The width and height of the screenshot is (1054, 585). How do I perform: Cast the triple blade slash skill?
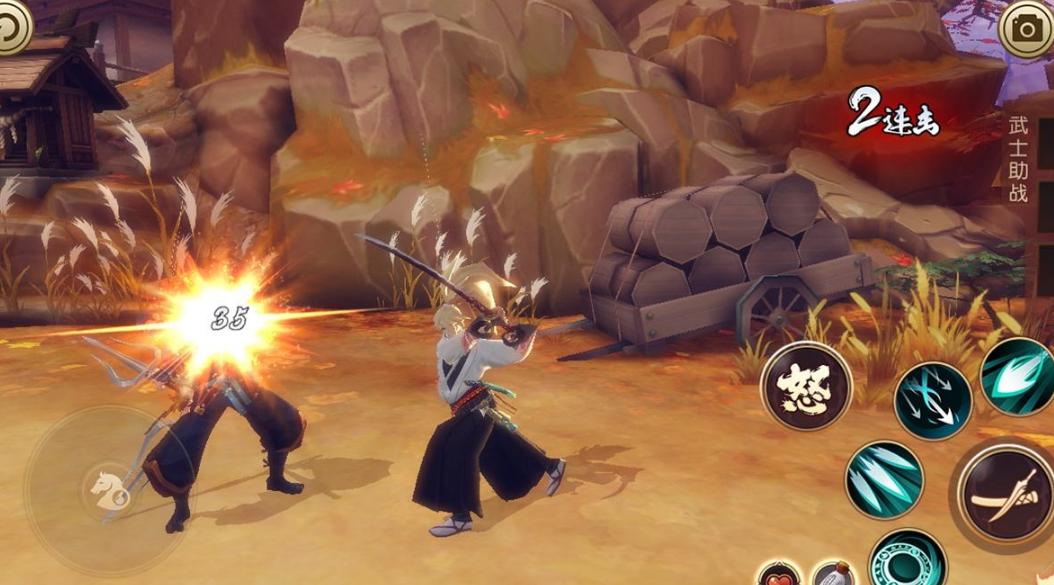point(884,479)
